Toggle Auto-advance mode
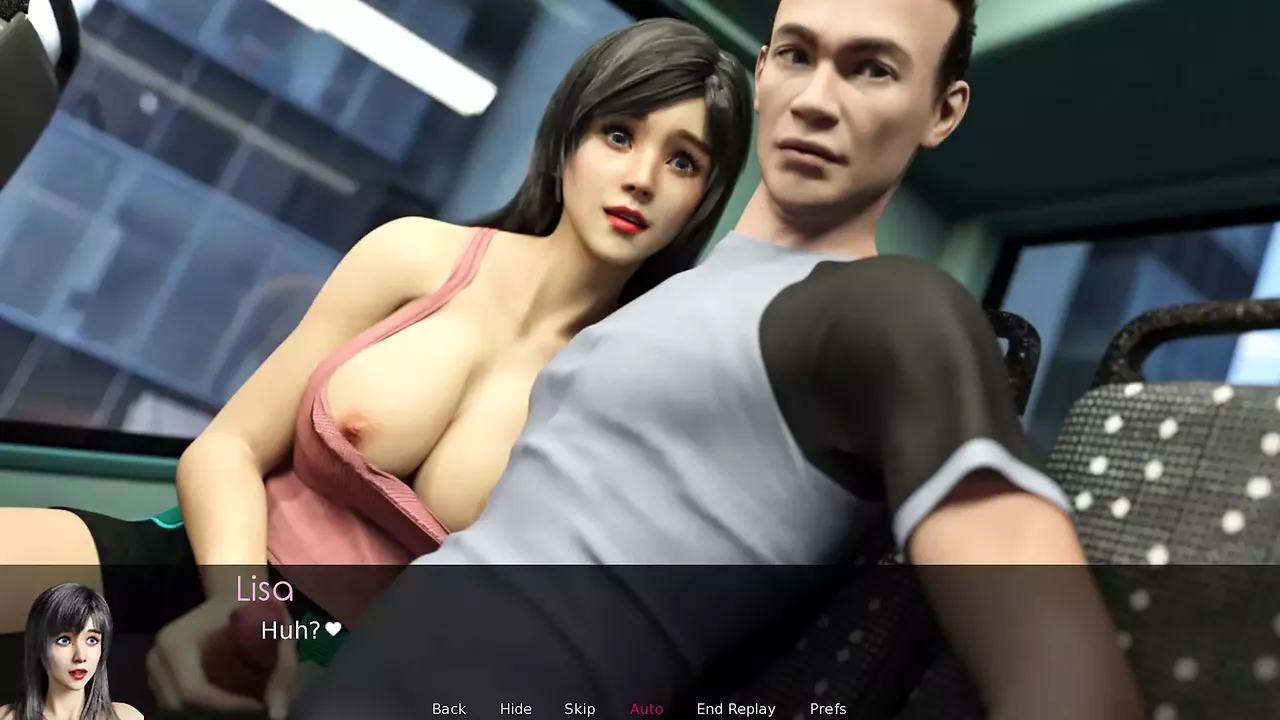 click(647, 709)
